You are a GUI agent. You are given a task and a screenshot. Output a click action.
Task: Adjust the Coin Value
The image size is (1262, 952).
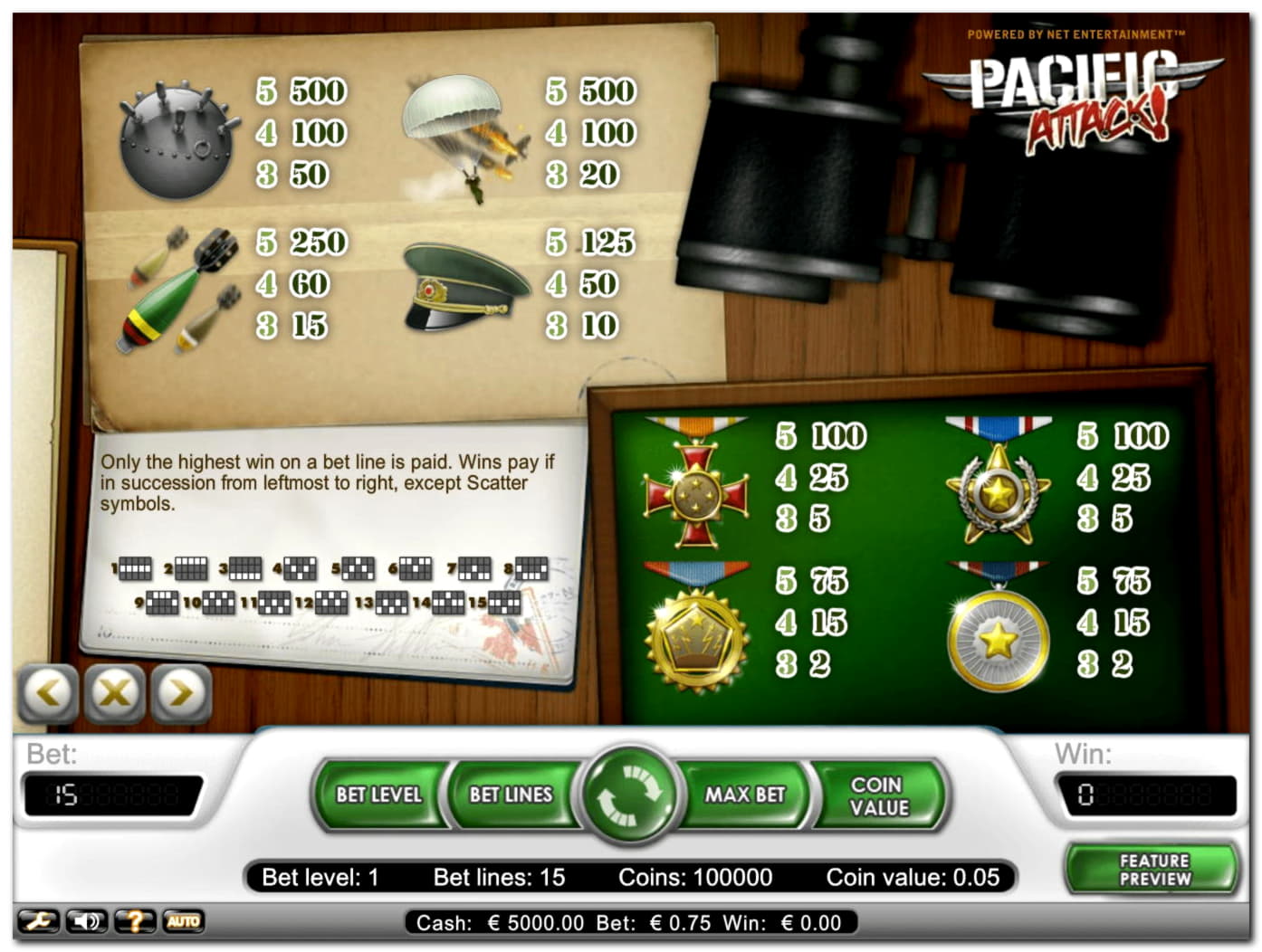tap(877, 795)
